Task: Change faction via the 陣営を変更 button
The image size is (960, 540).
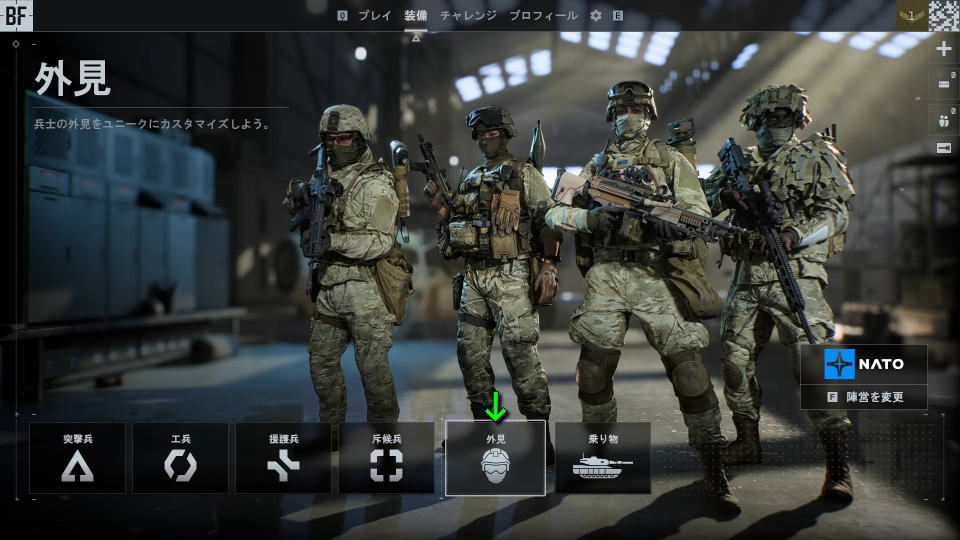Action: click(865, 397)
